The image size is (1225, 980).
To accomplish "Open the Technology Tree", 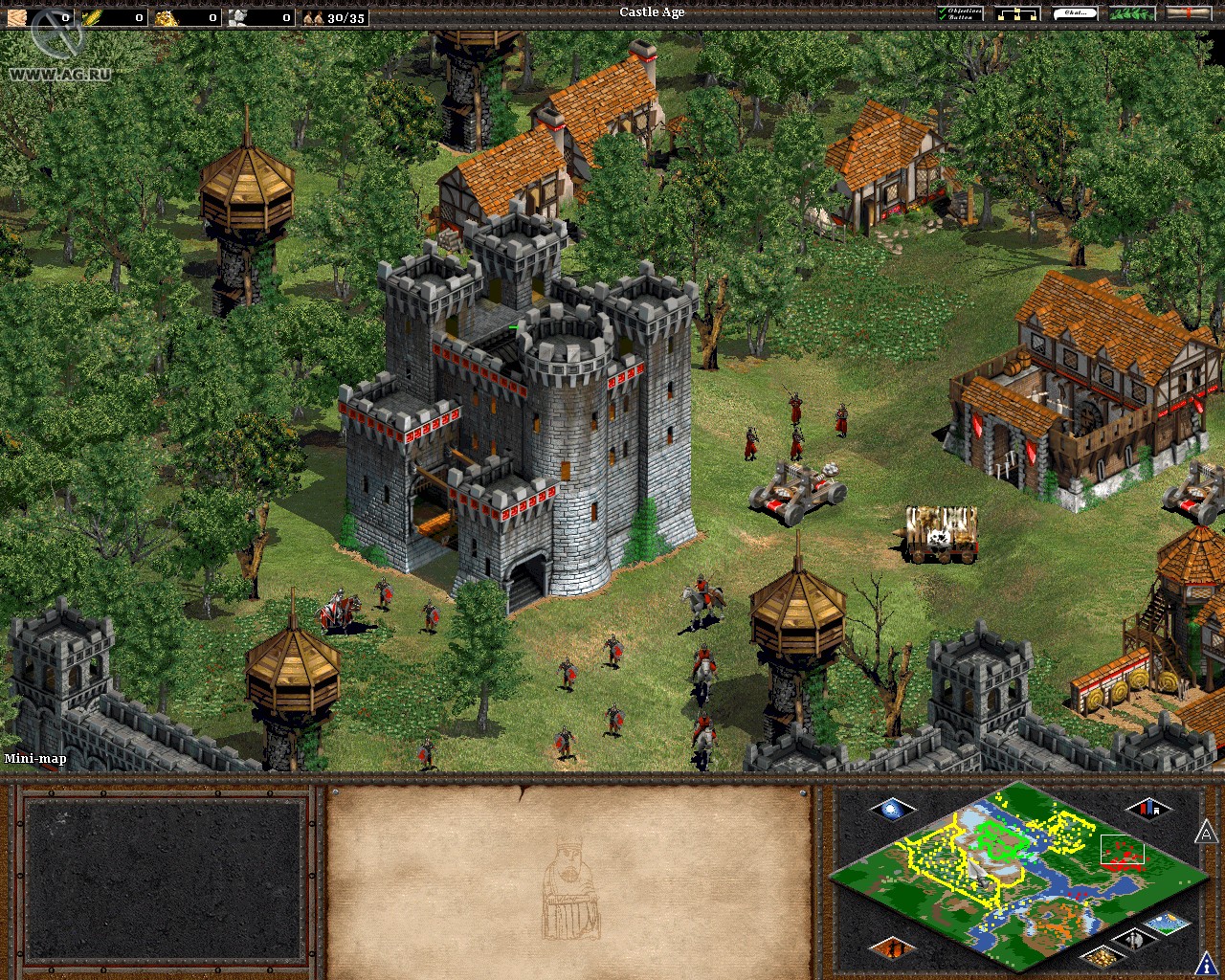I will [x=1017, y=14].
